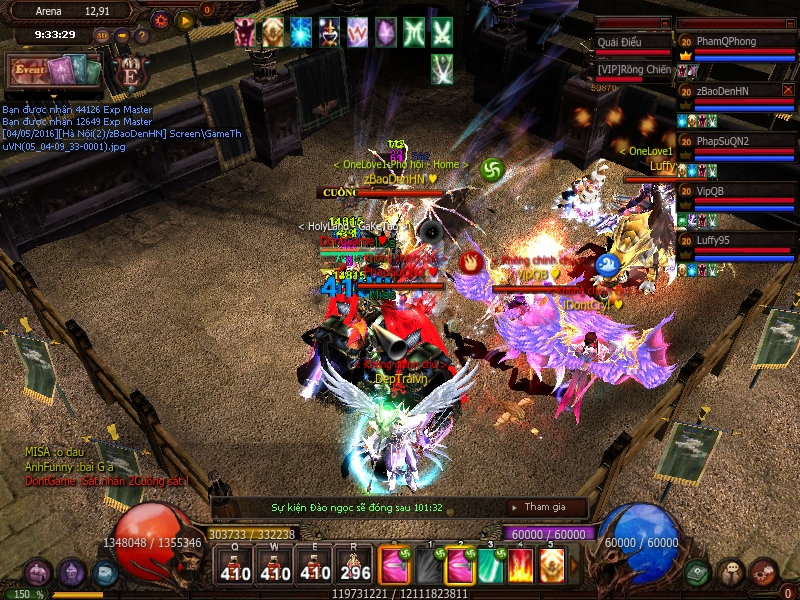800x600 pixels.
Task: Open the green book icon
Action: (698, 572)
